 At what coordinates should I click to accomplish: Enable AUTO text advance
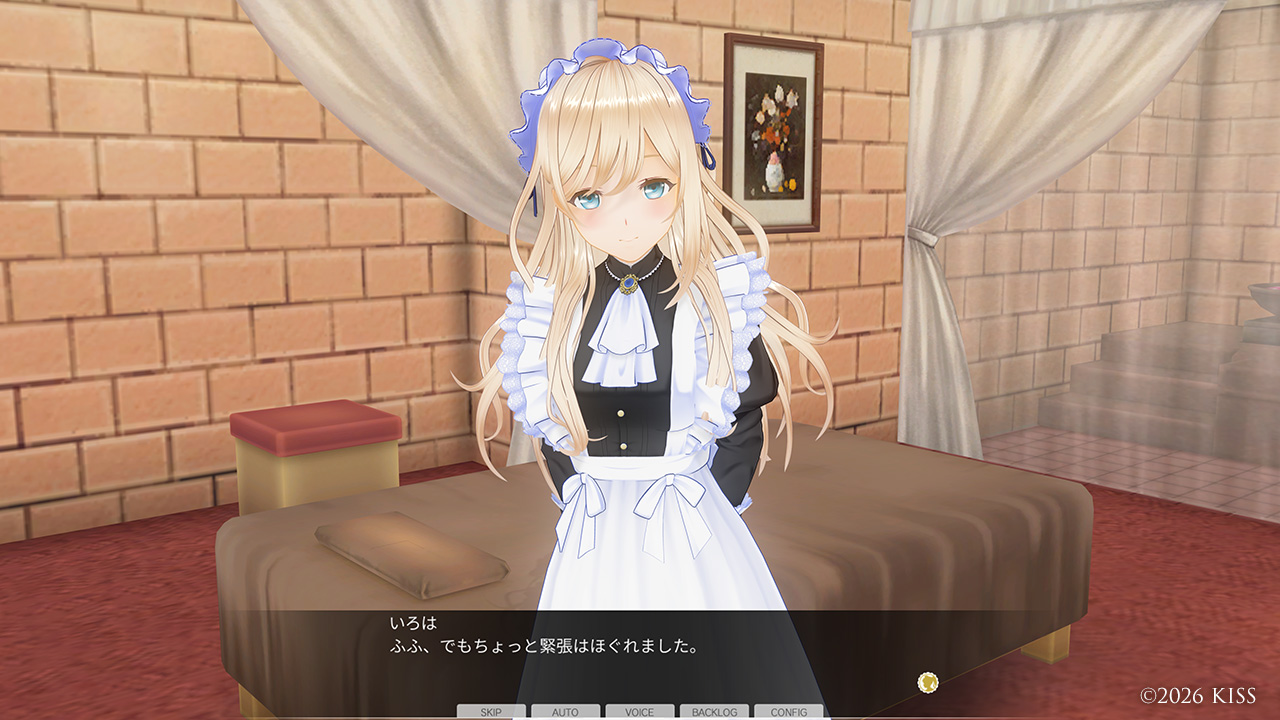(565, 712)
